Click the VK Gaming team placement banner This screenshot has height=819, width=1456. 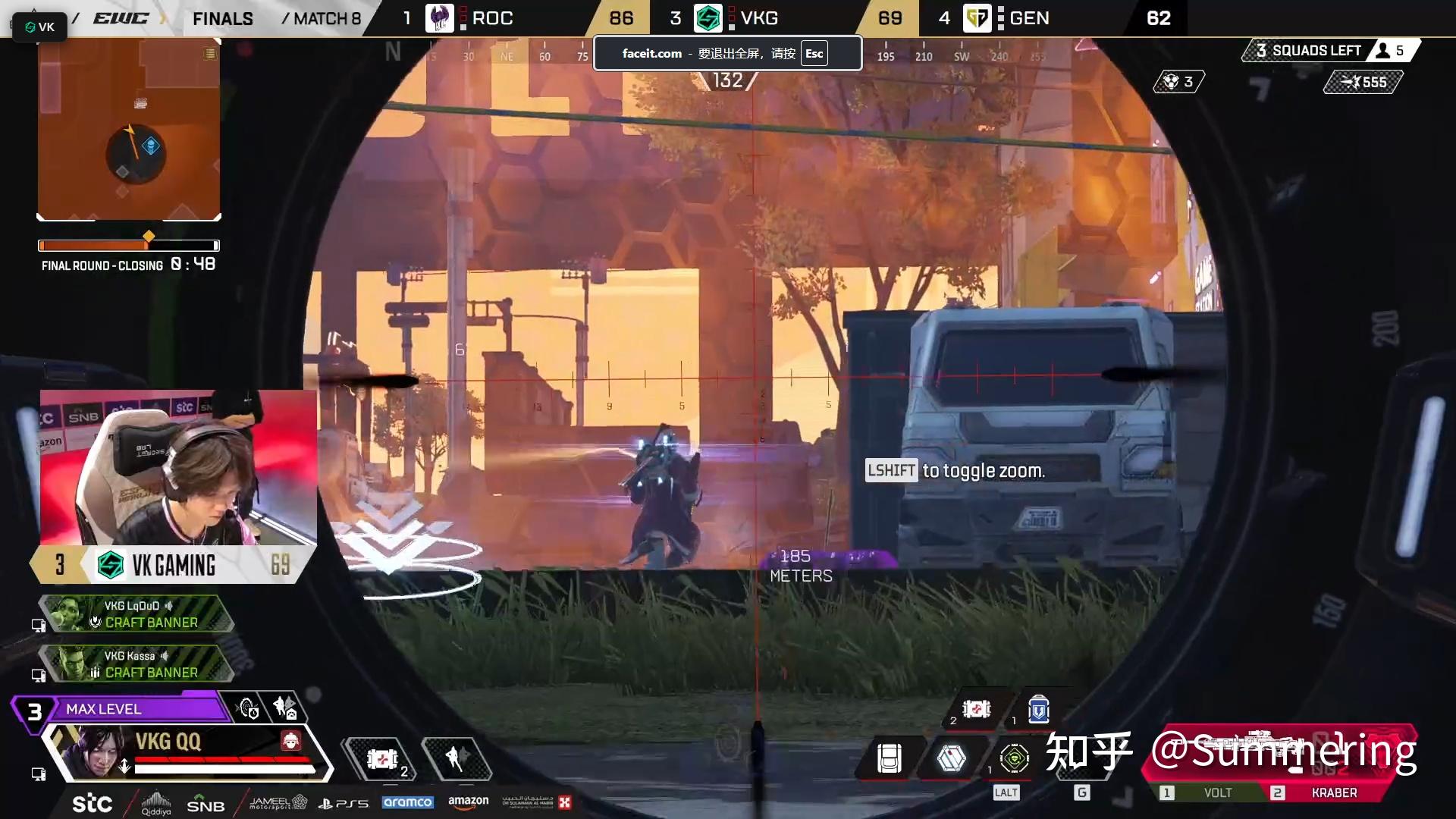click(173, 565)
